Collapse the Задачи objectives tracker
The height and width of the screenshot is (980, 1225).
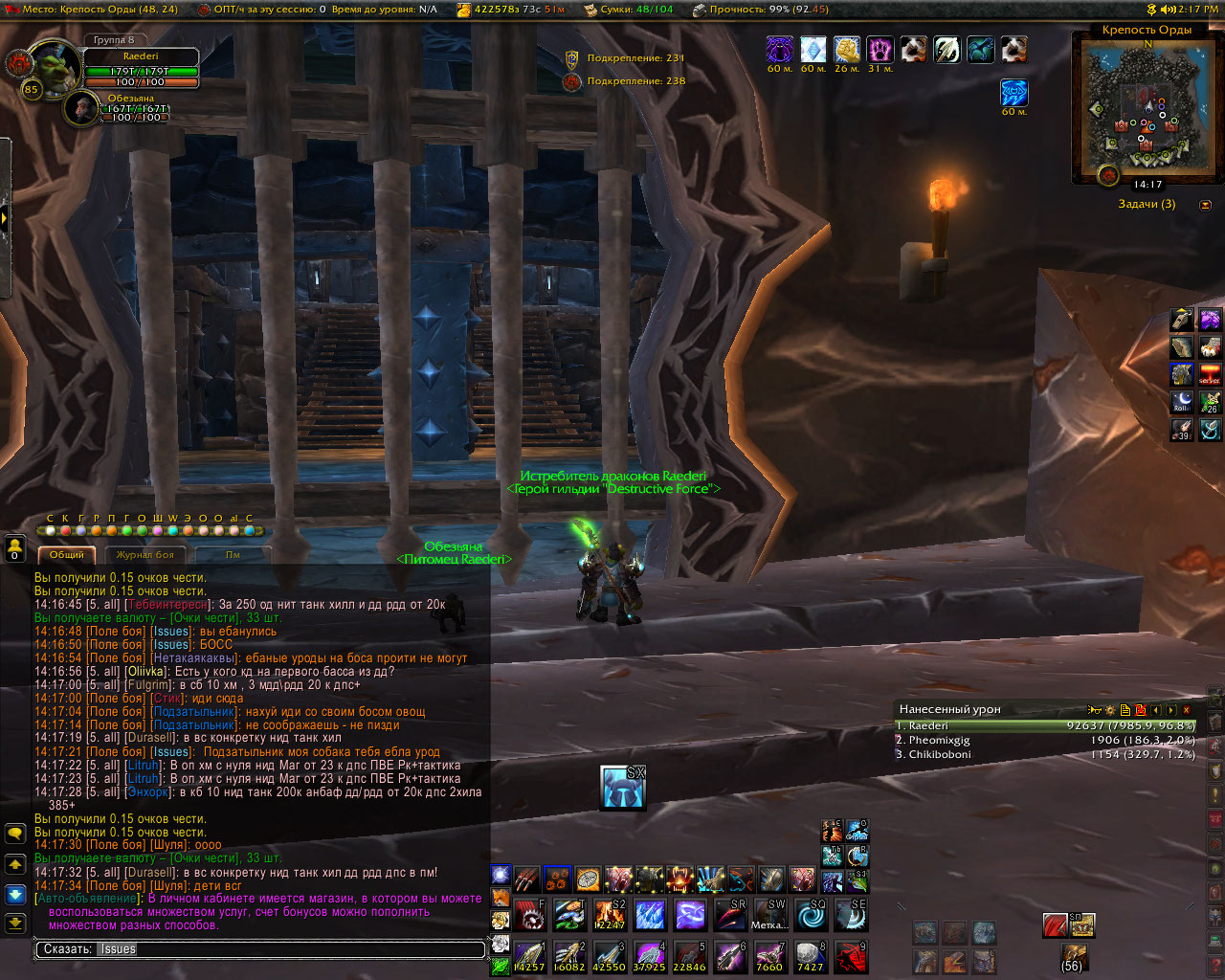(x=1205, y=205)
